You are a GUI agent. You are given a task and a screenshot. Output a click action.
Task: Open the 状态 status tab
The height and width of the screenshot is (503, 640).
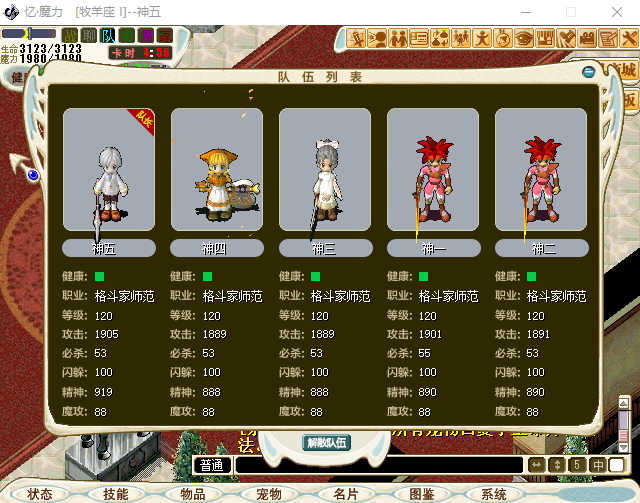[x=41, y=494]
